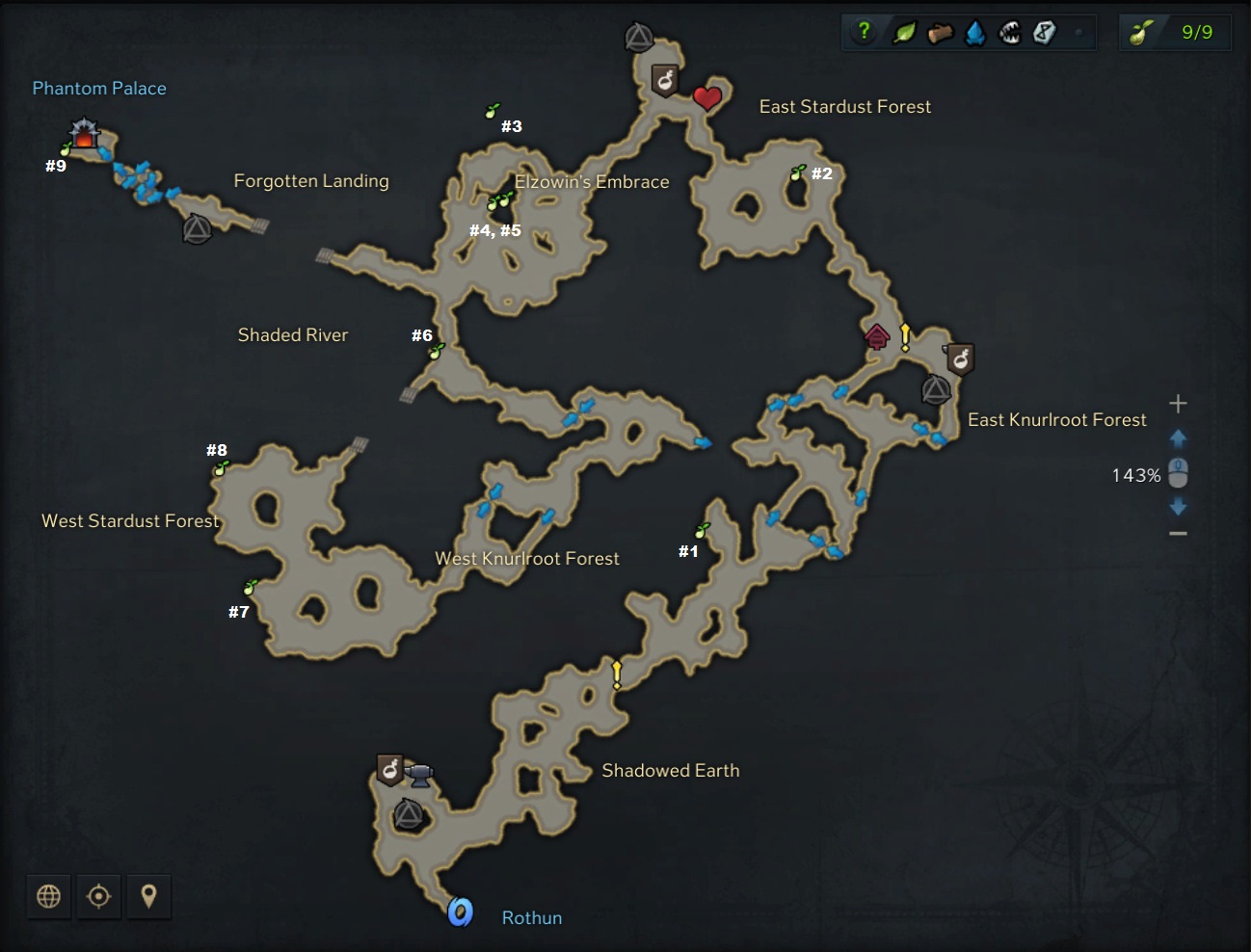1251x952 pixels.
Task: Click the Phantom Palace dungeon entrance icon
Action: pos(85,133)
